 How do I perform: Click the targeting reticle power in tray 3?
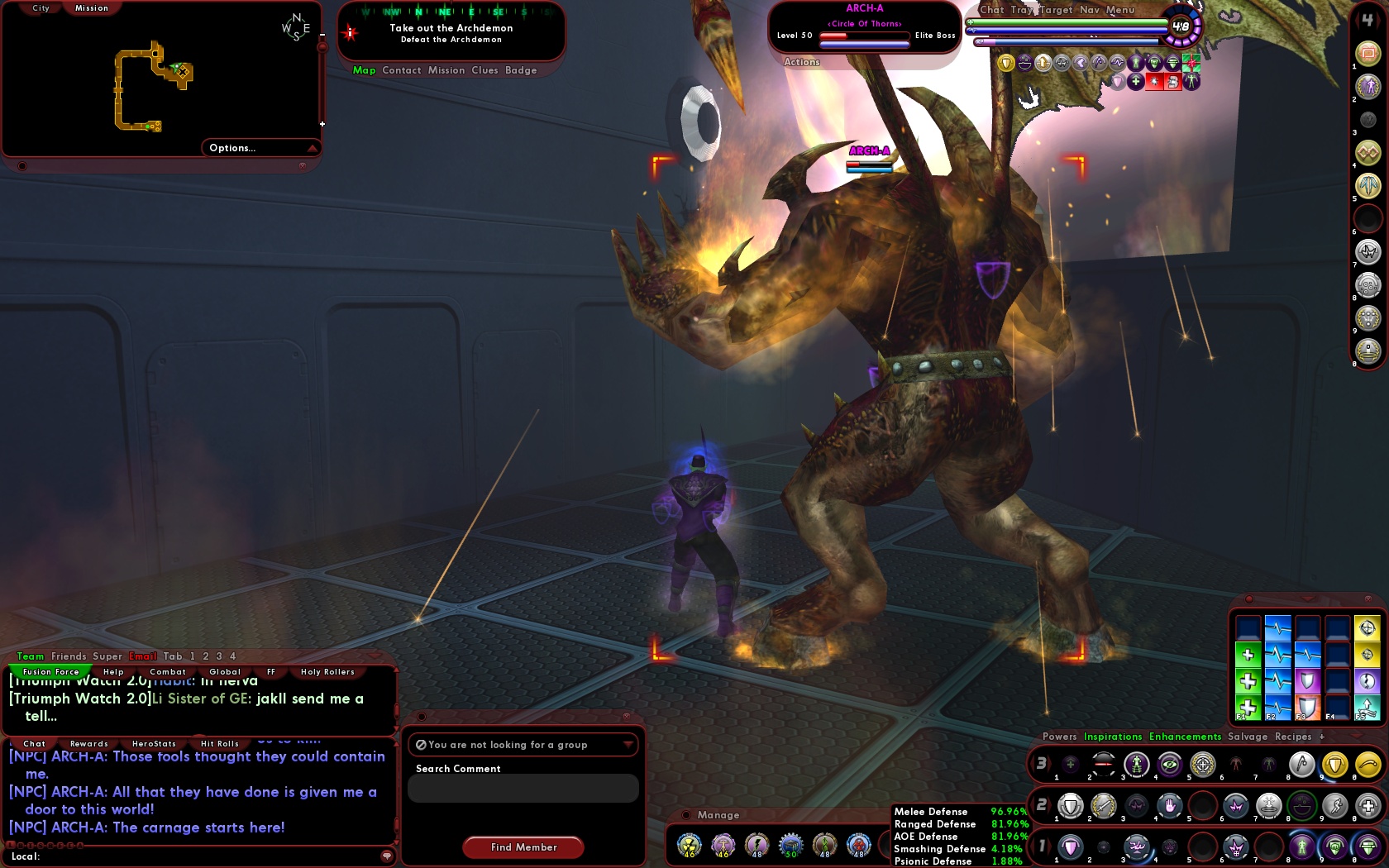(x=1201, y=765)
